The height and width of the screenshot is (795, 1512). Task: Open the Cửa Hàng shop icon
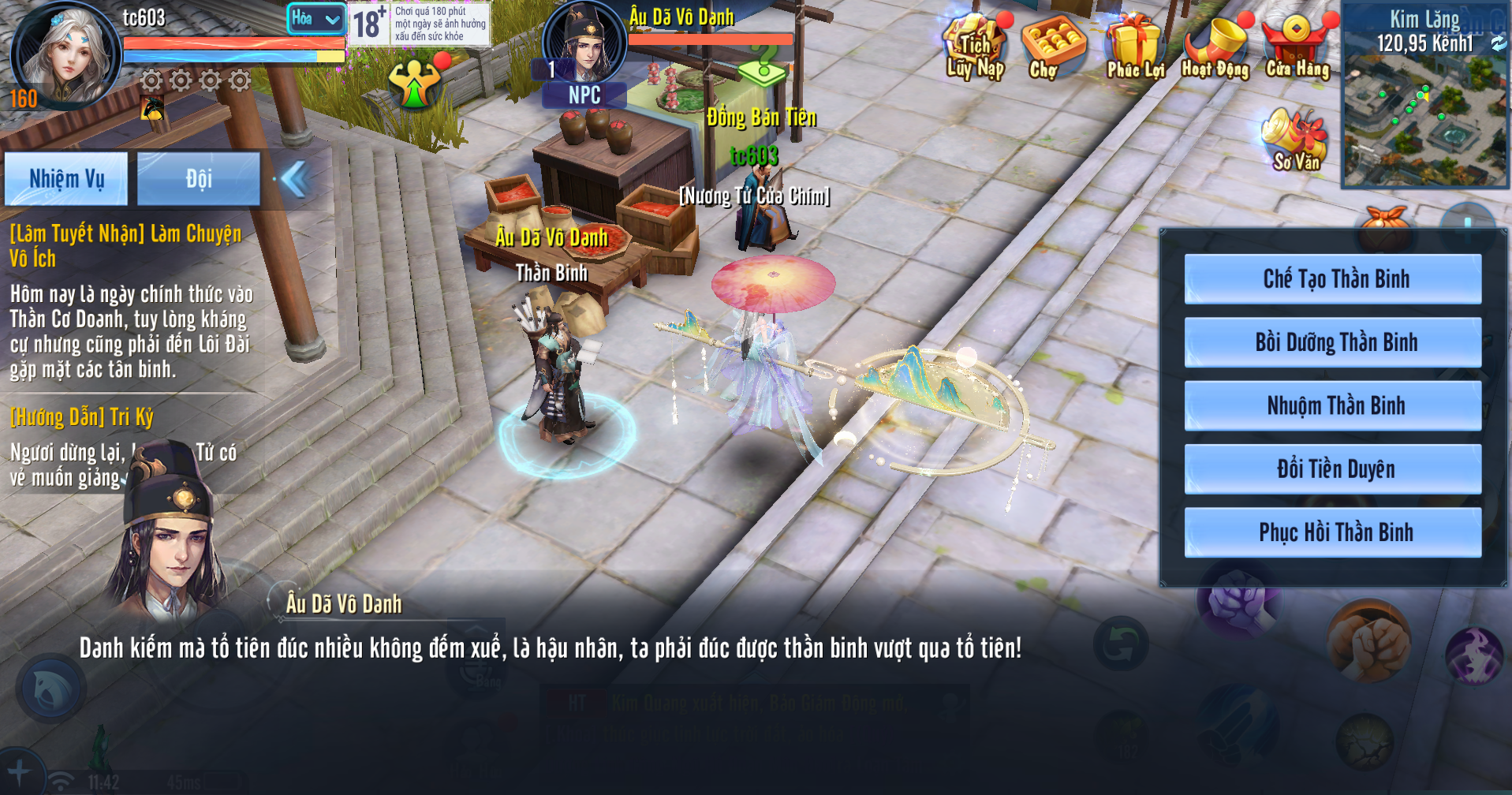coord(1297,49)
